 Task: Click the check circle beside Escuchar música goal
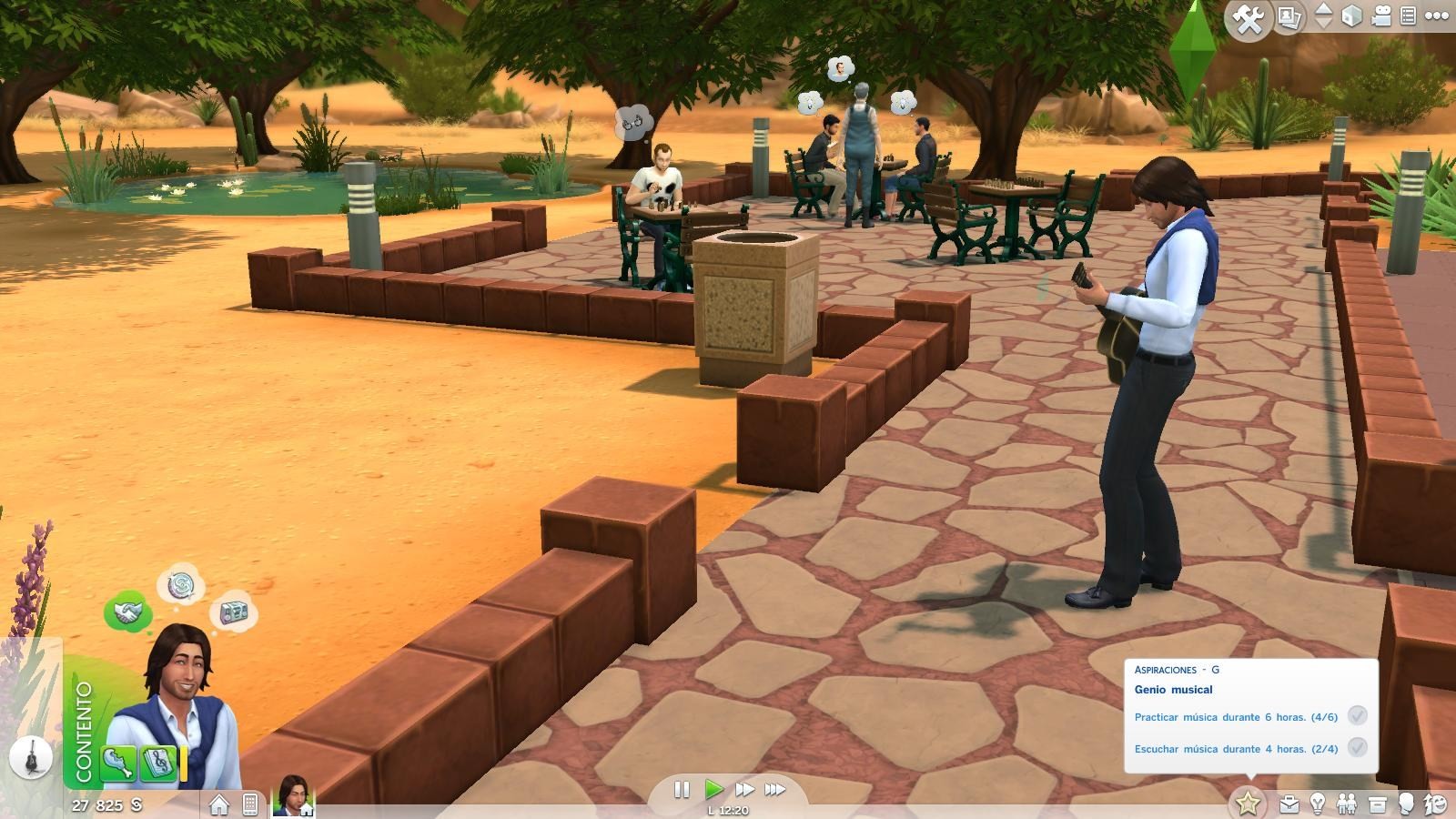coord(1358,749)
